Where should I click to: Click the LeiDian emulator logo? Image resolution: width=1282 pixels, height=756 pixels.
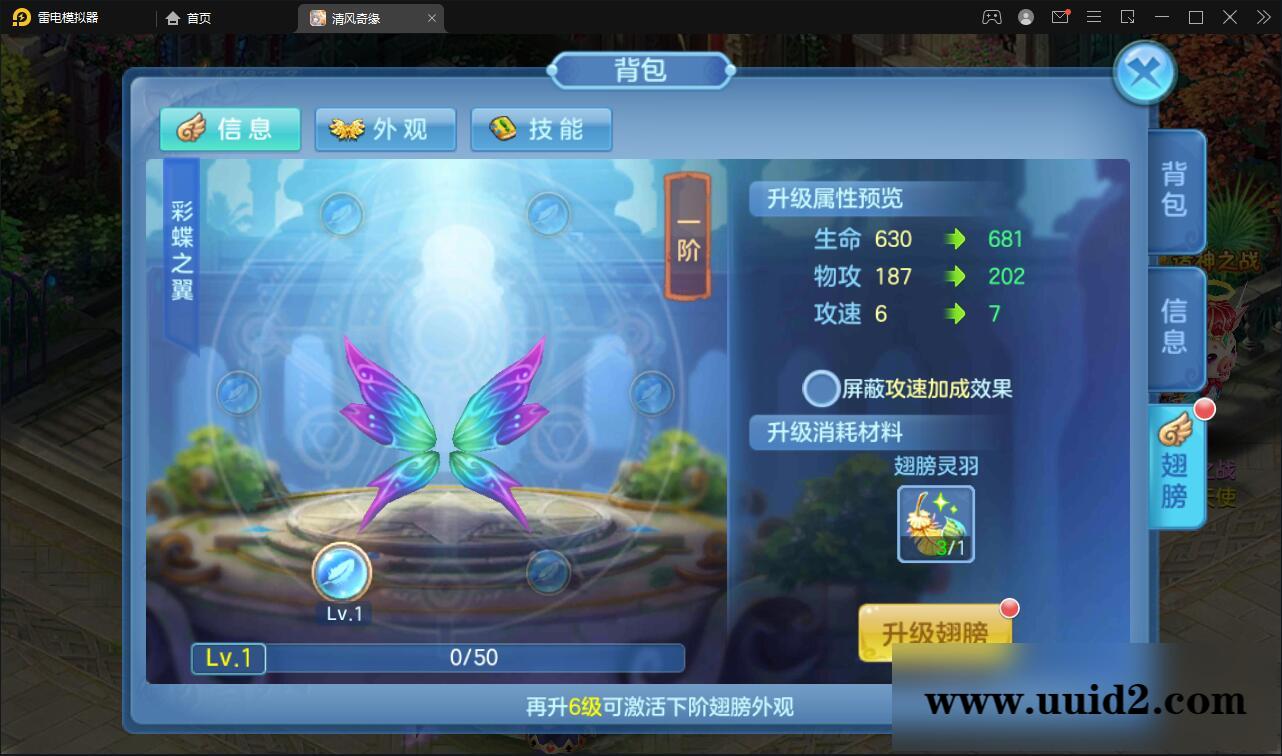(x=22, y=17)
